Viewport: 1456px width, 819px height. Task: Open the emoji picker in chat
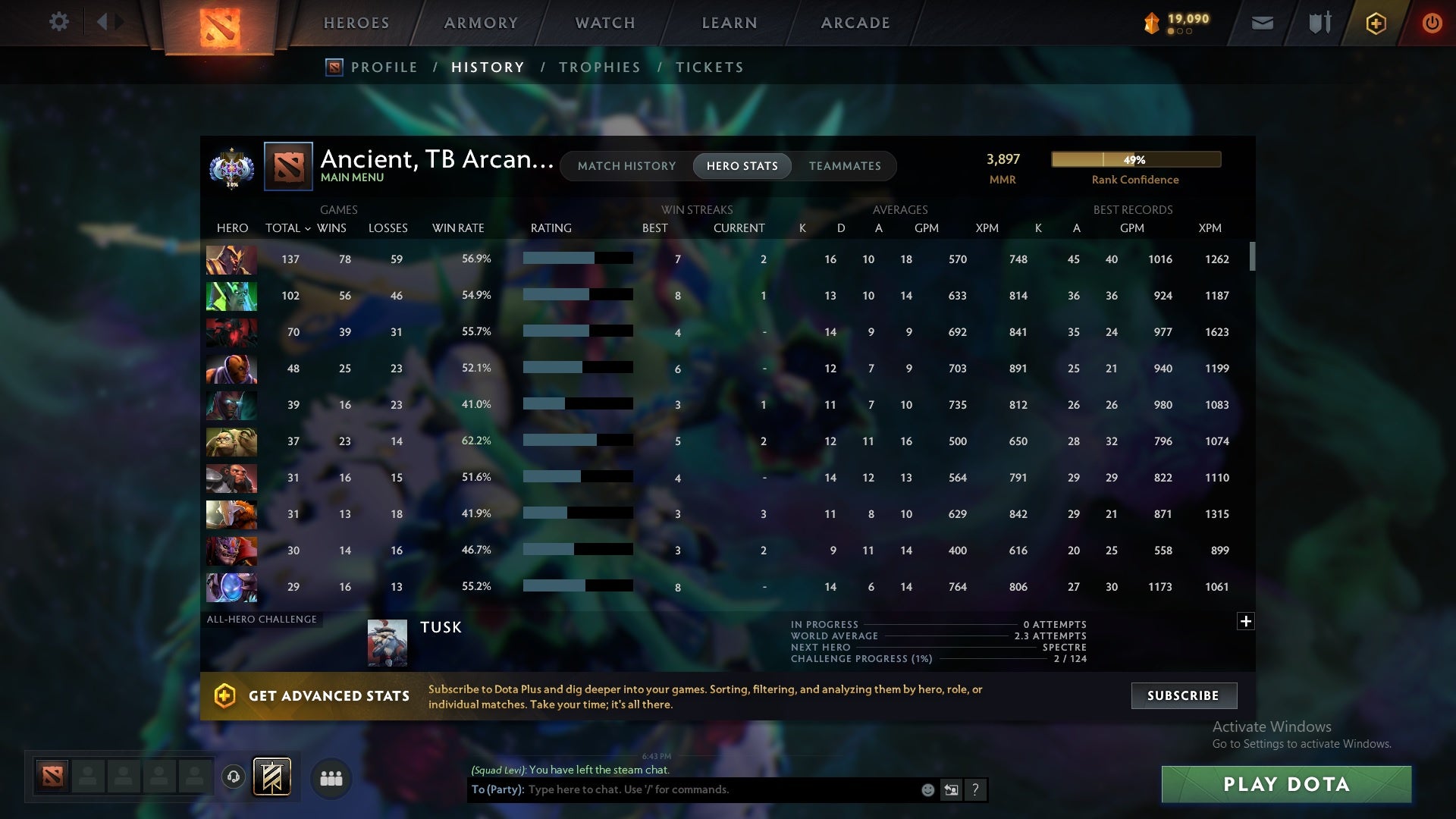pyautogui.click(x=927, y=789)
